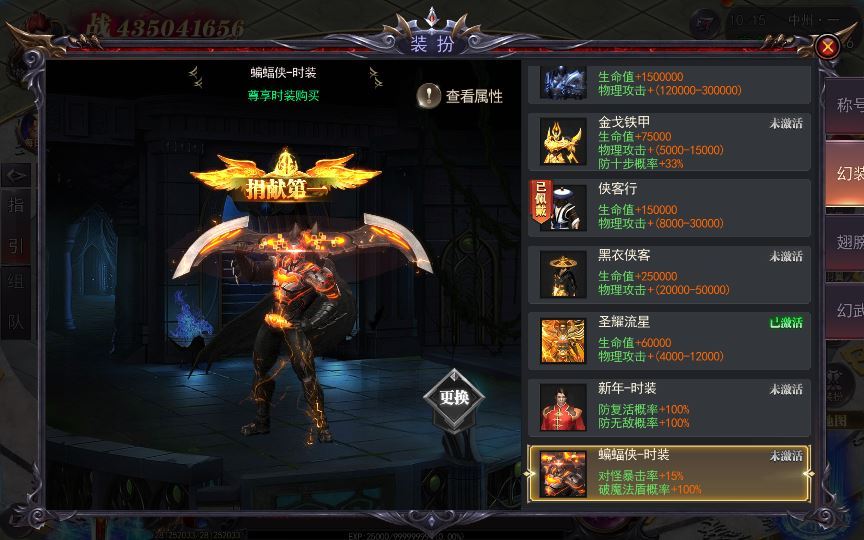
Task: Select the 圣耀流星 costume entry
Action: click(x=669, y=339)
